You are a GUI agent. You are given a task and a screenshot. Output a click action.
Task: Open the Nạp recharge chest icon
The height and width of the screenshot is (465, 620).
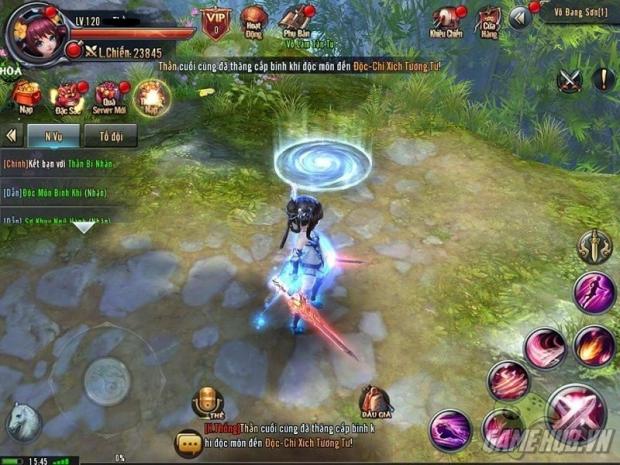[26, 97]
